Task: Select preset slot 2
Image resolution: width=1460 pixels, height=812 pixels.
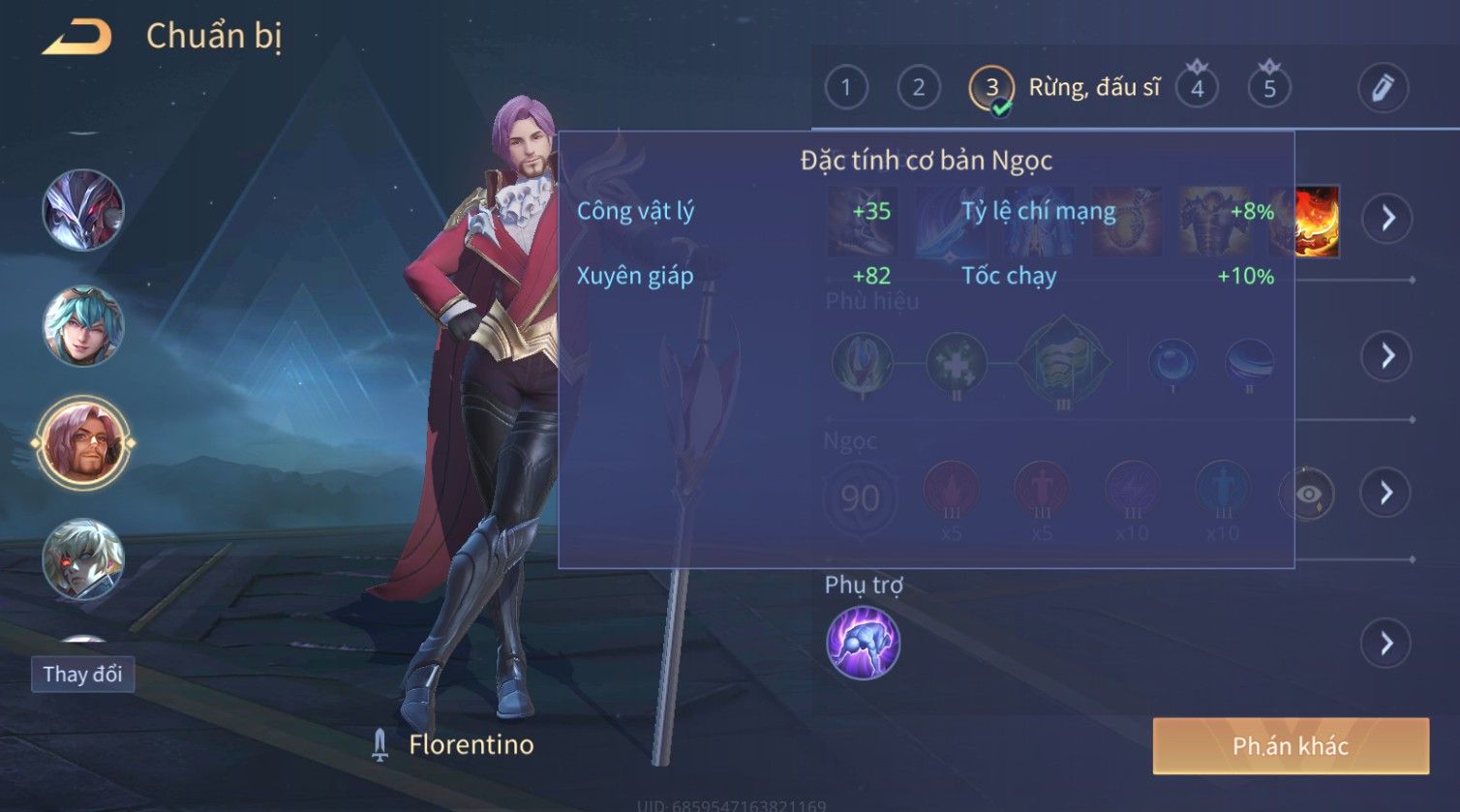Action: [918, 88]
